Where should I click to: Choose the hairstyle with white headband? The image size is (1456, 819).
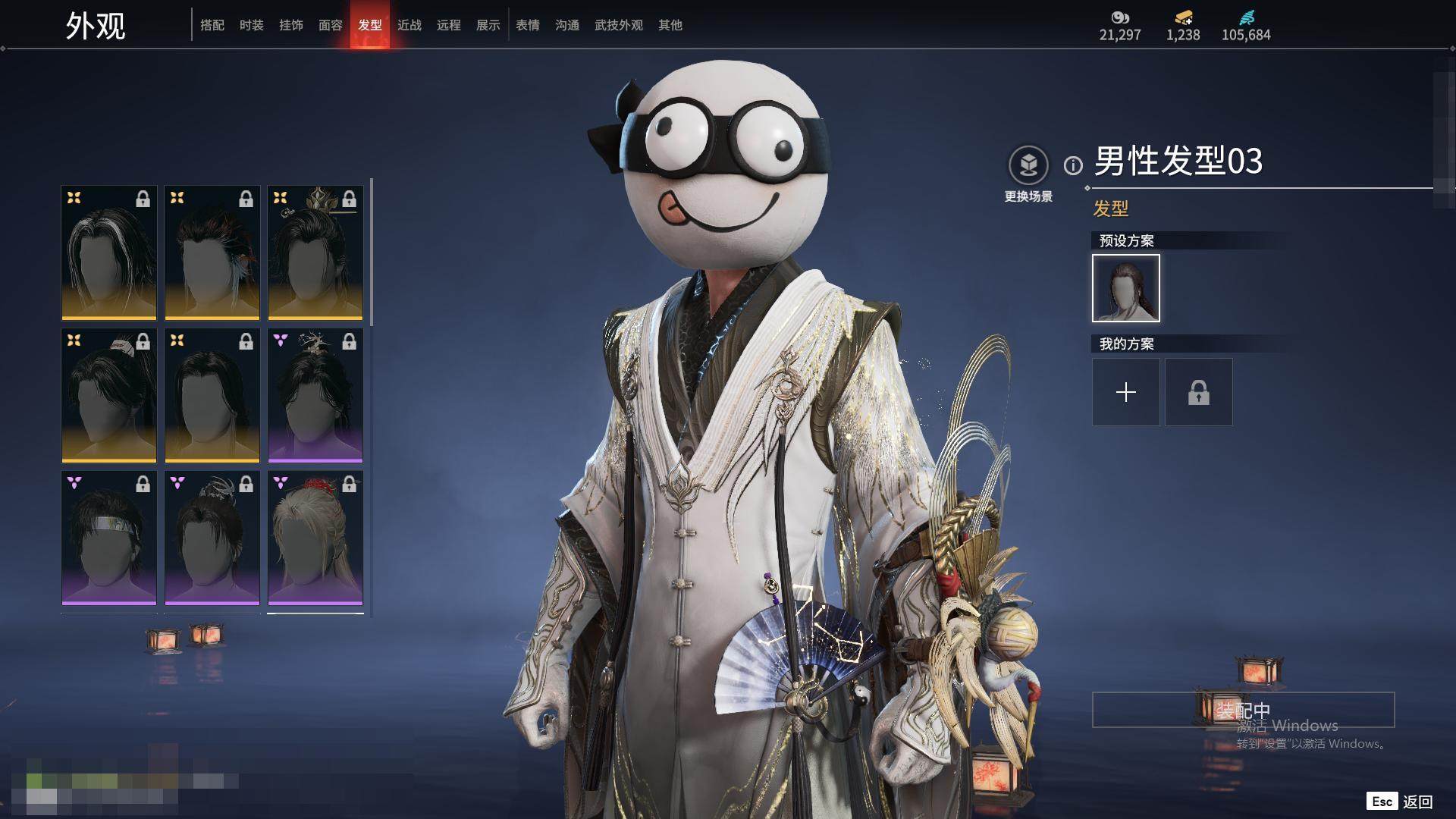(109, 538)
